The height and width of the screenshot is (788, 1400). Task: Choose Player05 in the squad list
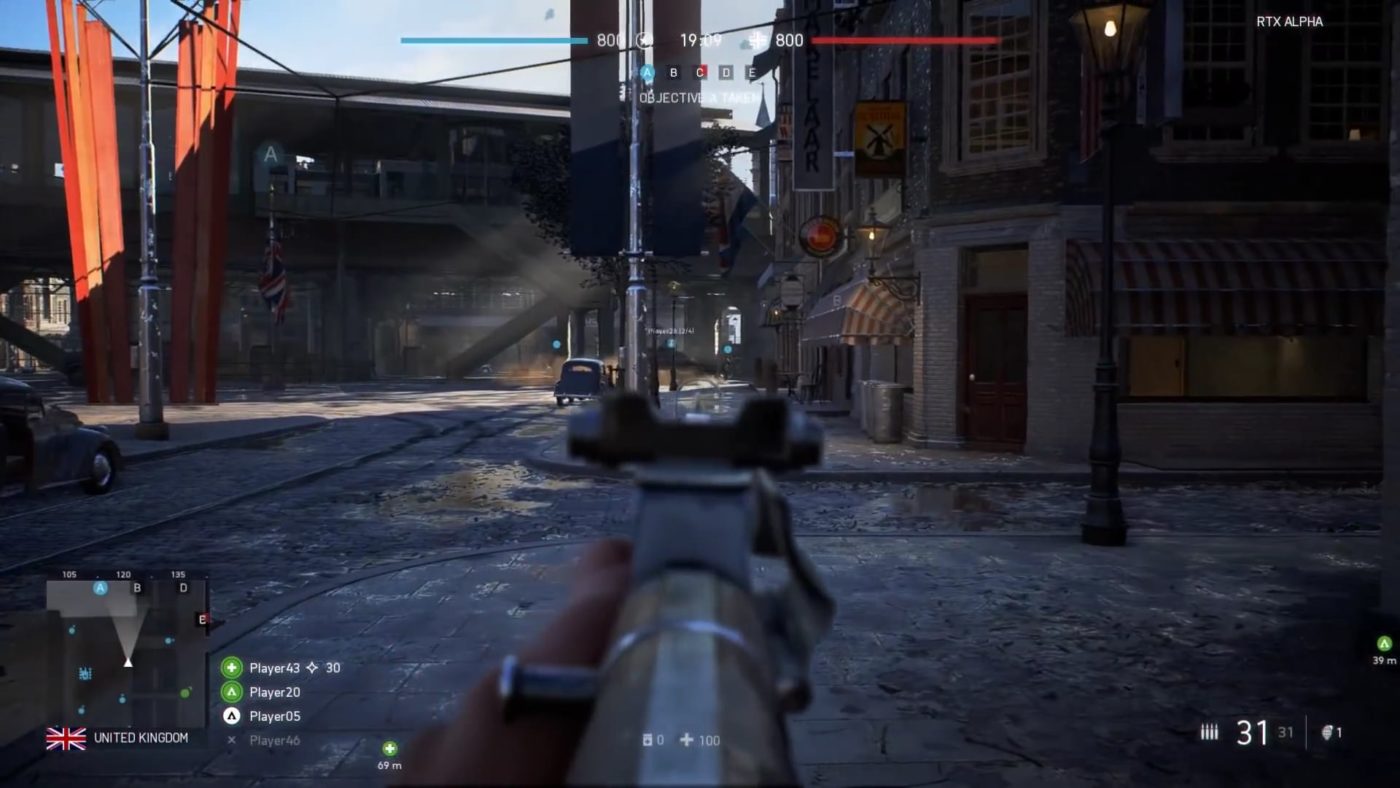[x=274, y=716]
